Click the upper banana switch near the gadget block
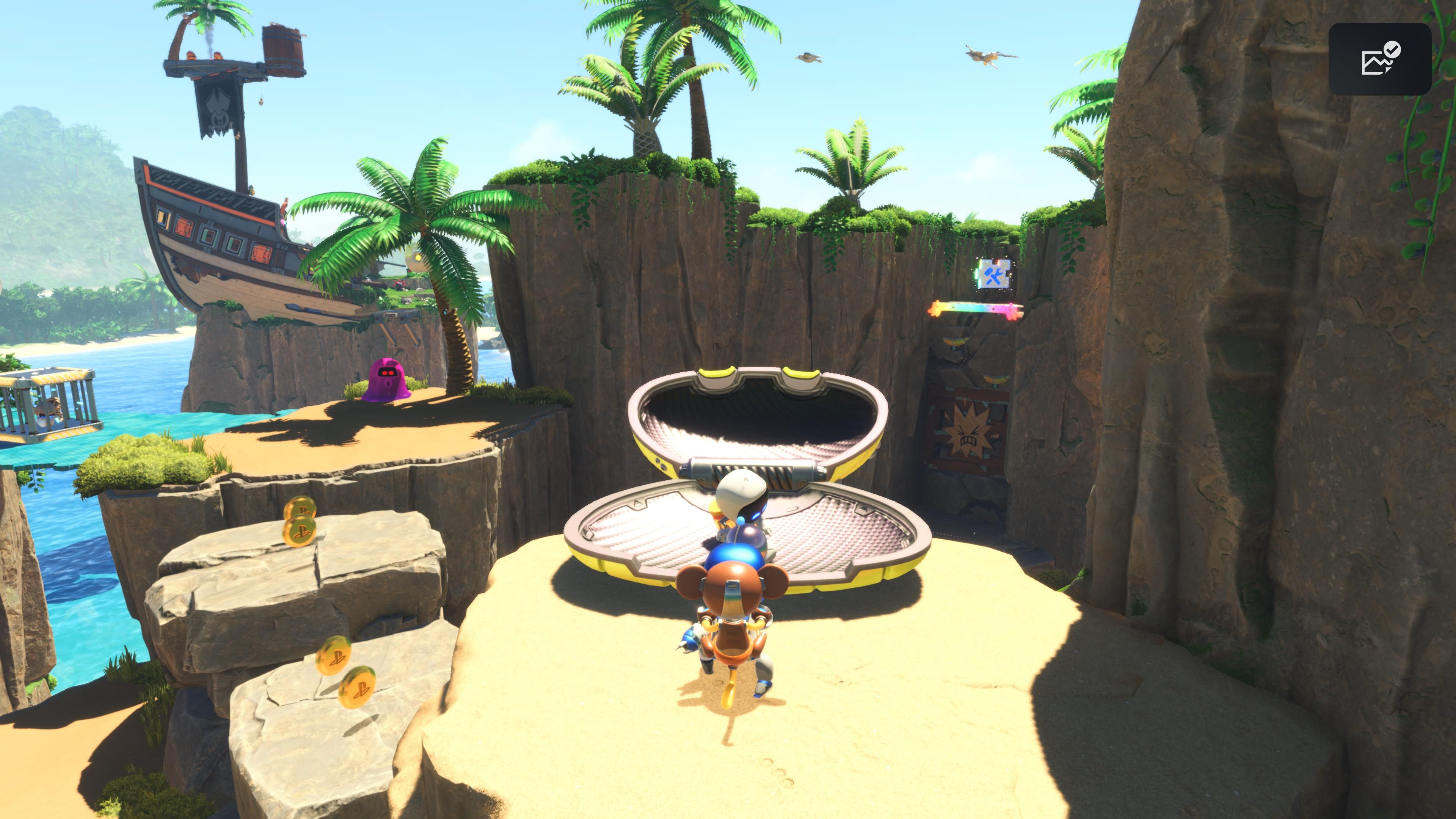Screen dimensions: 1456x819 [x=955, y=343]
